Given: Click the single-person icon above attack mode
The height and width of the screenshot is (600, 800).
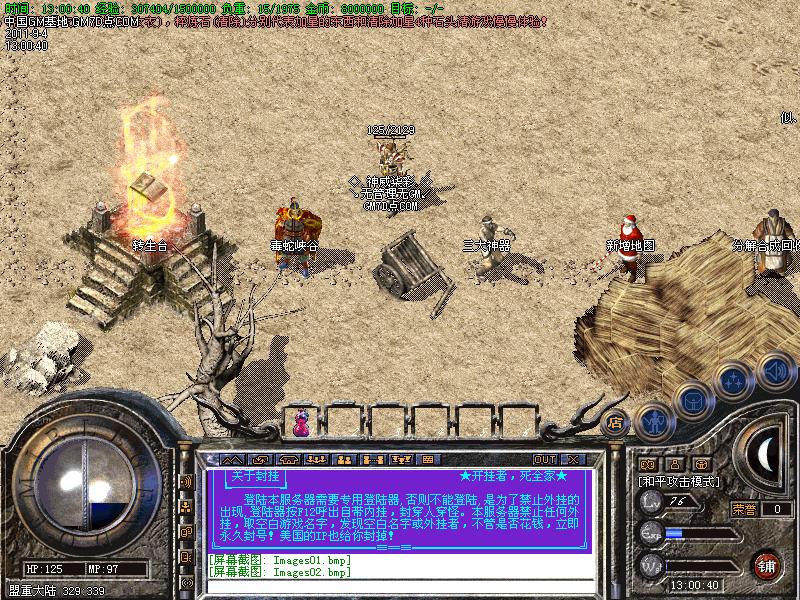Looking at the screenshot, I should pos(674,464).
